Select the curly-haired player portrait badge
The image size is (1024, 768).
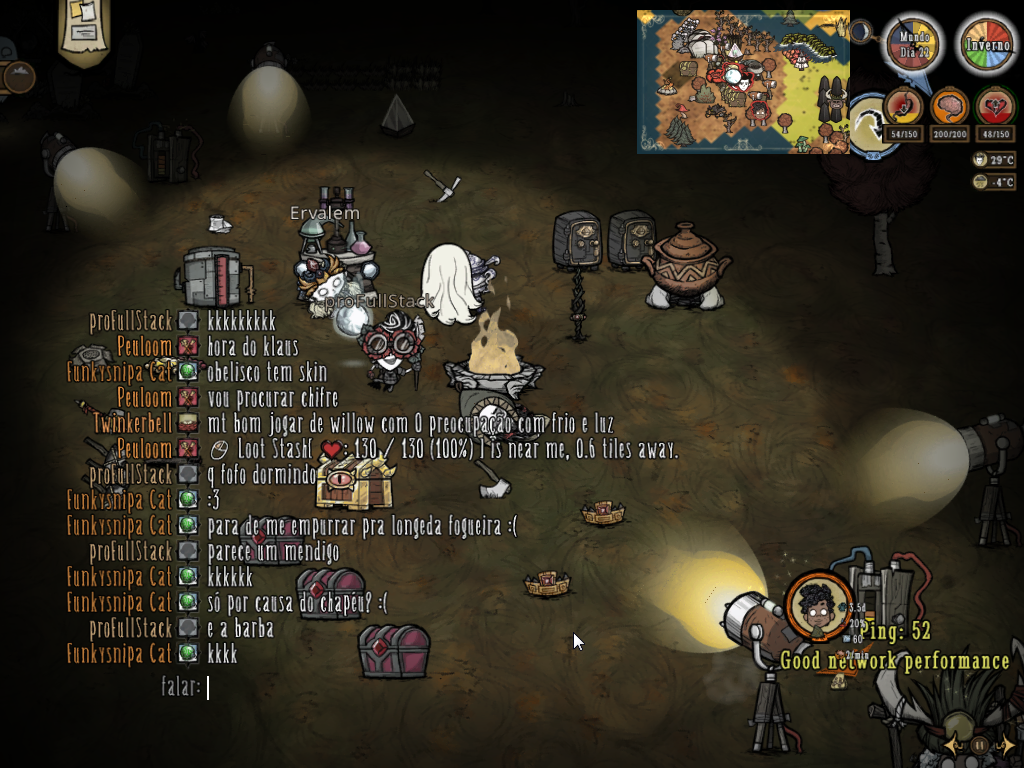tap(819, 605)
